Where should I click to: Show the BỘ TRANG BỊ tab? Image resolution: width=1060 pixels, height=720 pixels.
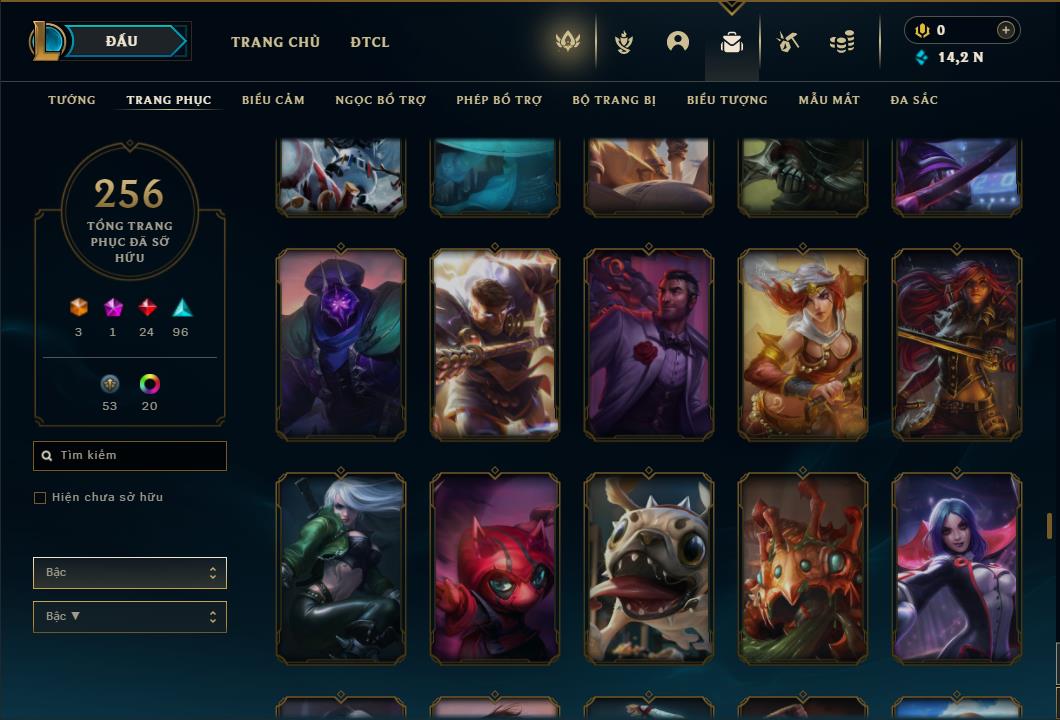pos(614,100)
